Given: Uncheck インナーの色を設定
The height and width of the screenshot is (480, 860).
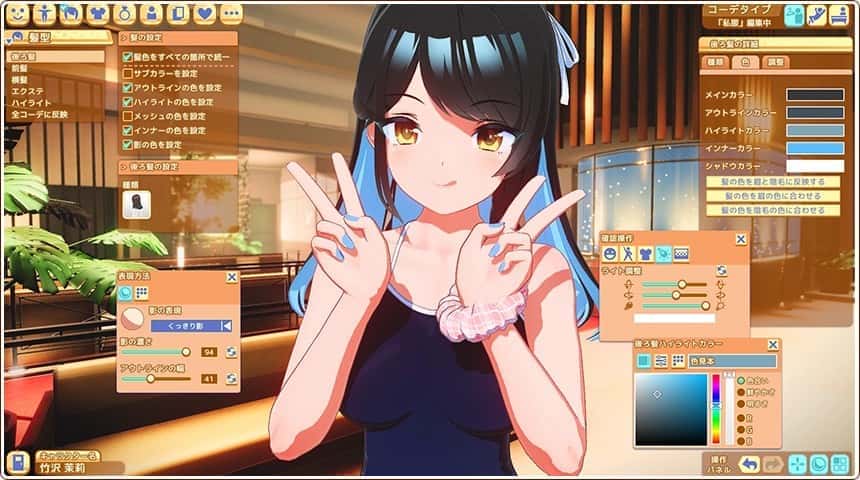Looking at the screenshot, I should click(128, 130).
